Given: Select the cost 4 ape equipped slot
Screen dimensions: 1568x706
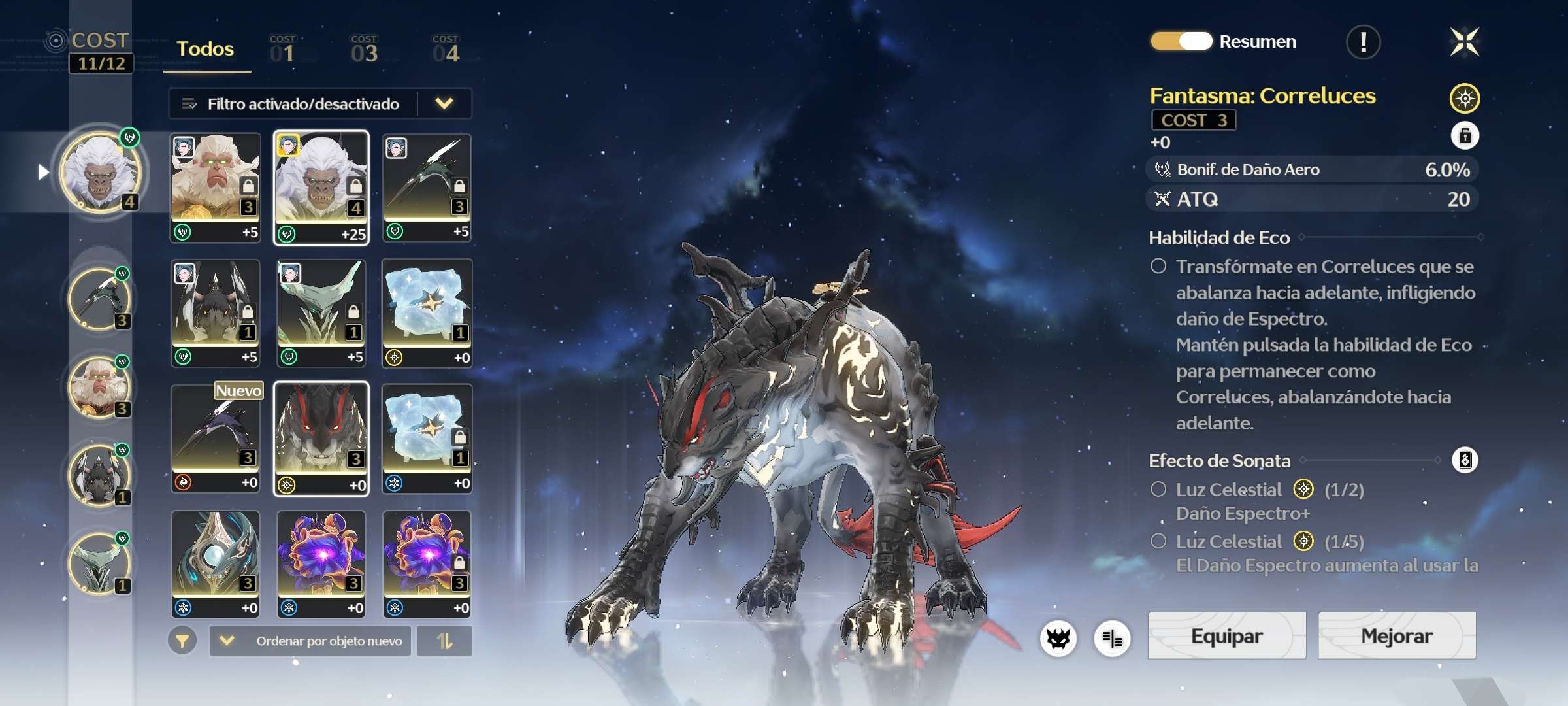Looking at the screenshot, I should (x=100, y=173).
